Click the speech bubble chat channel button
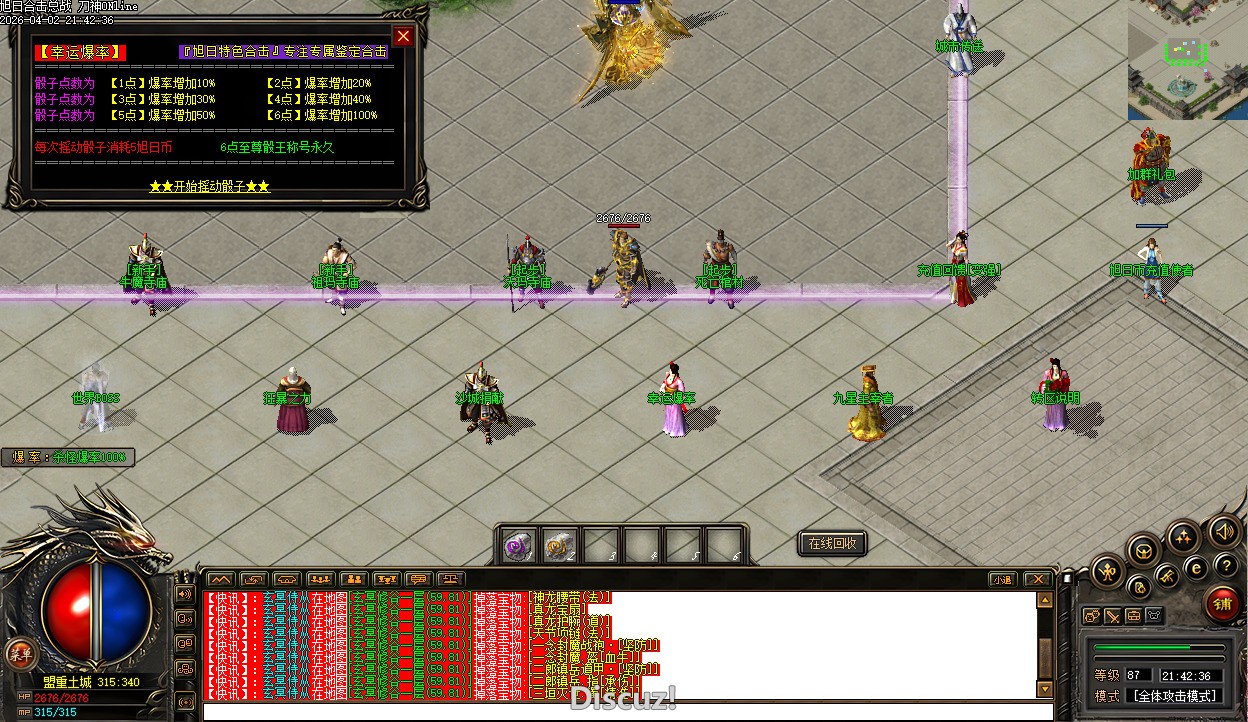1248x722 pixels. pos(420,579)
